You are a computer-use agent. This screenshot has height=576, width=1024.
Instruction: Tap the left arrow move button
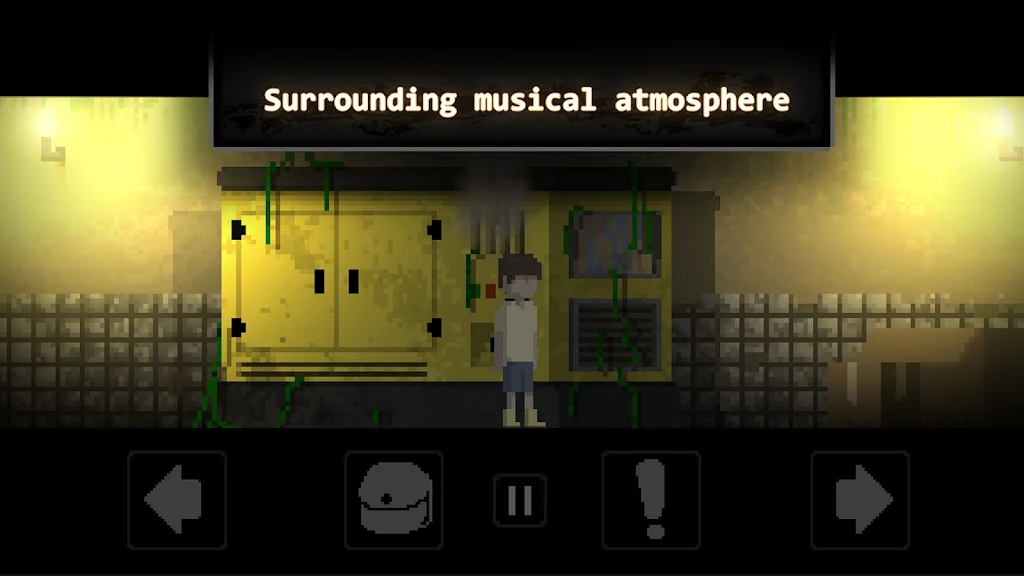(x=177, y=499)
